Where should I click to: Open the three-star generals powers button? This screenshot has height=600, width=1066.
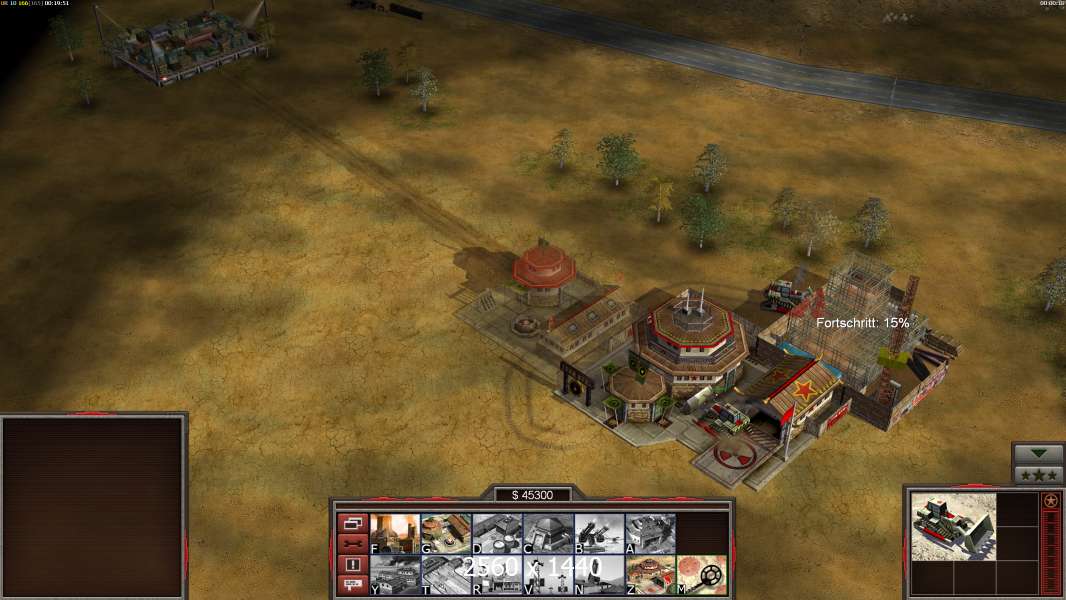1038,475
